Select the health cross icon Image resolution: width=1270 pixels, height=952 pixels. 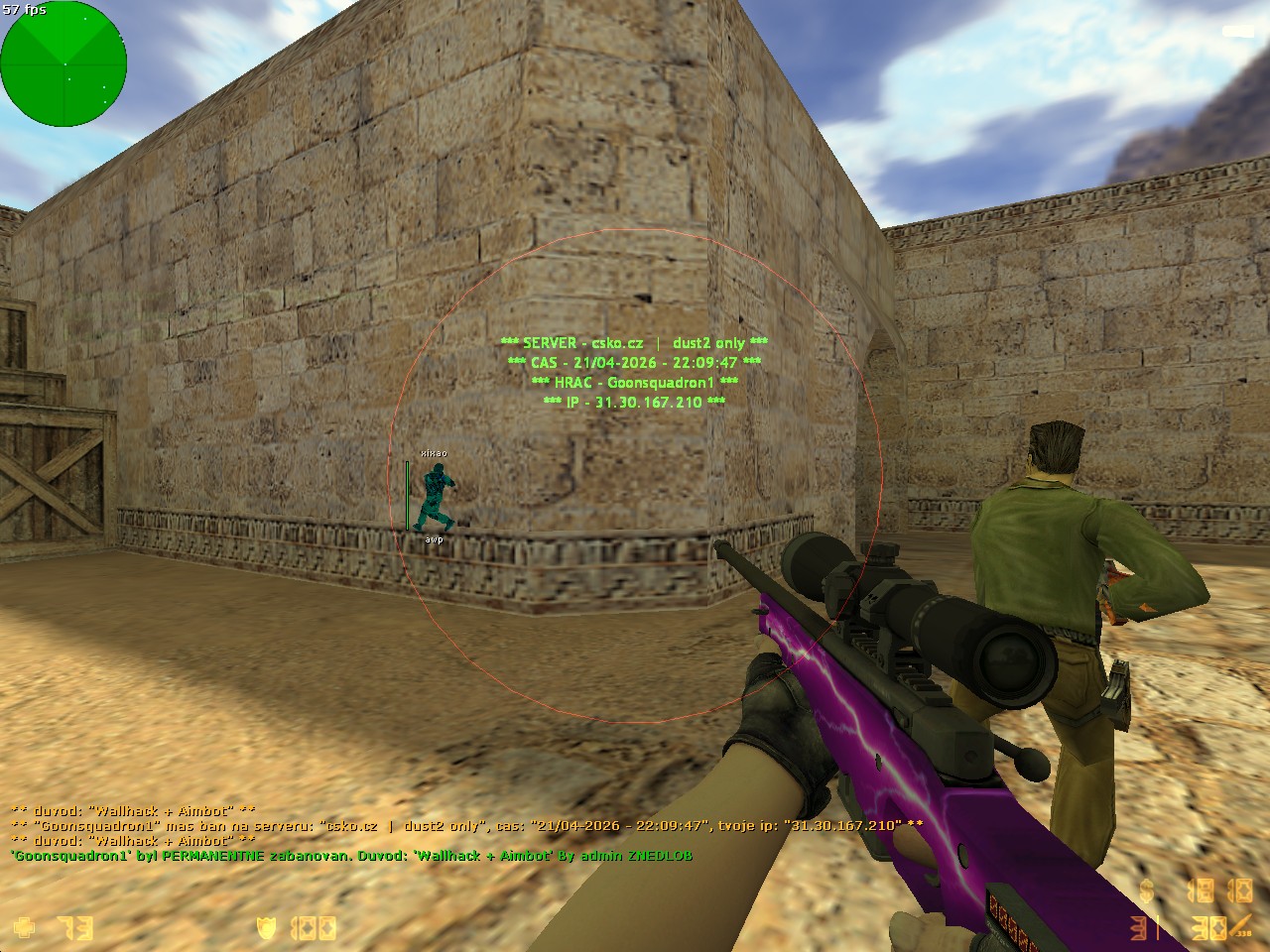tap(25, 928)
